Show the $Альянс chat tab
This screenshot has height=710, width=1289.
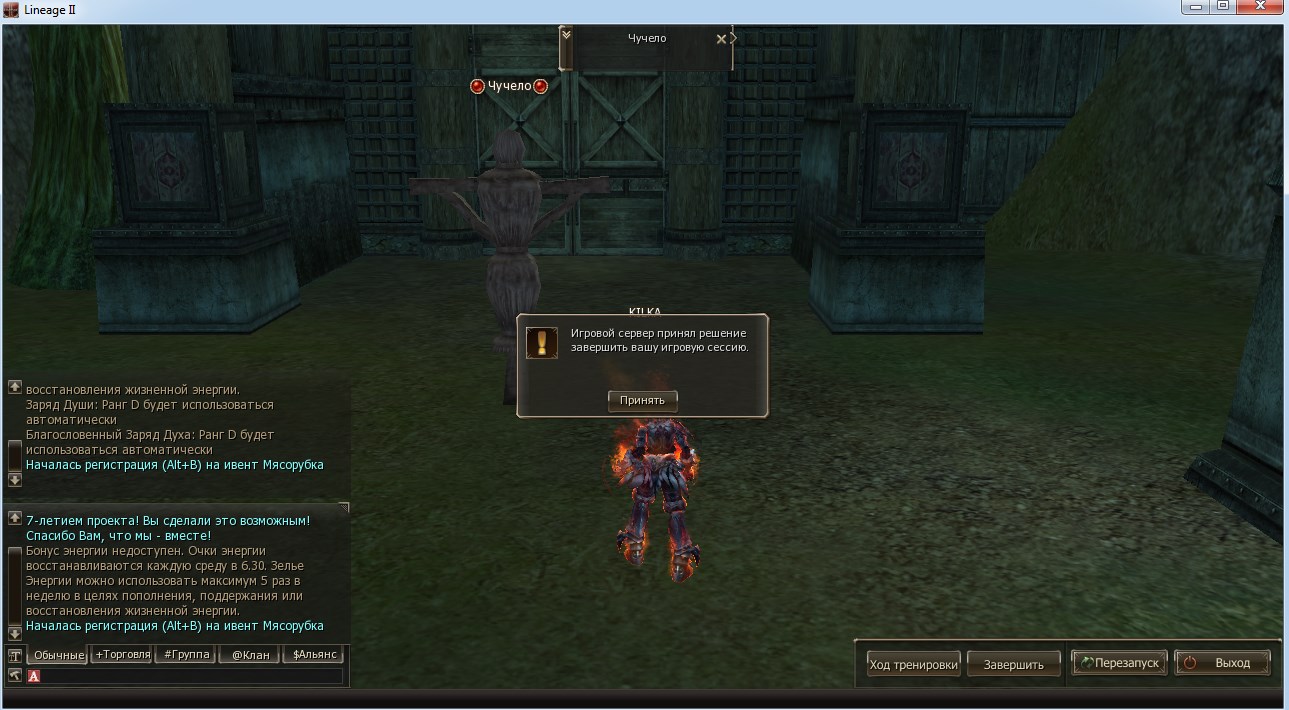(313, 655)
